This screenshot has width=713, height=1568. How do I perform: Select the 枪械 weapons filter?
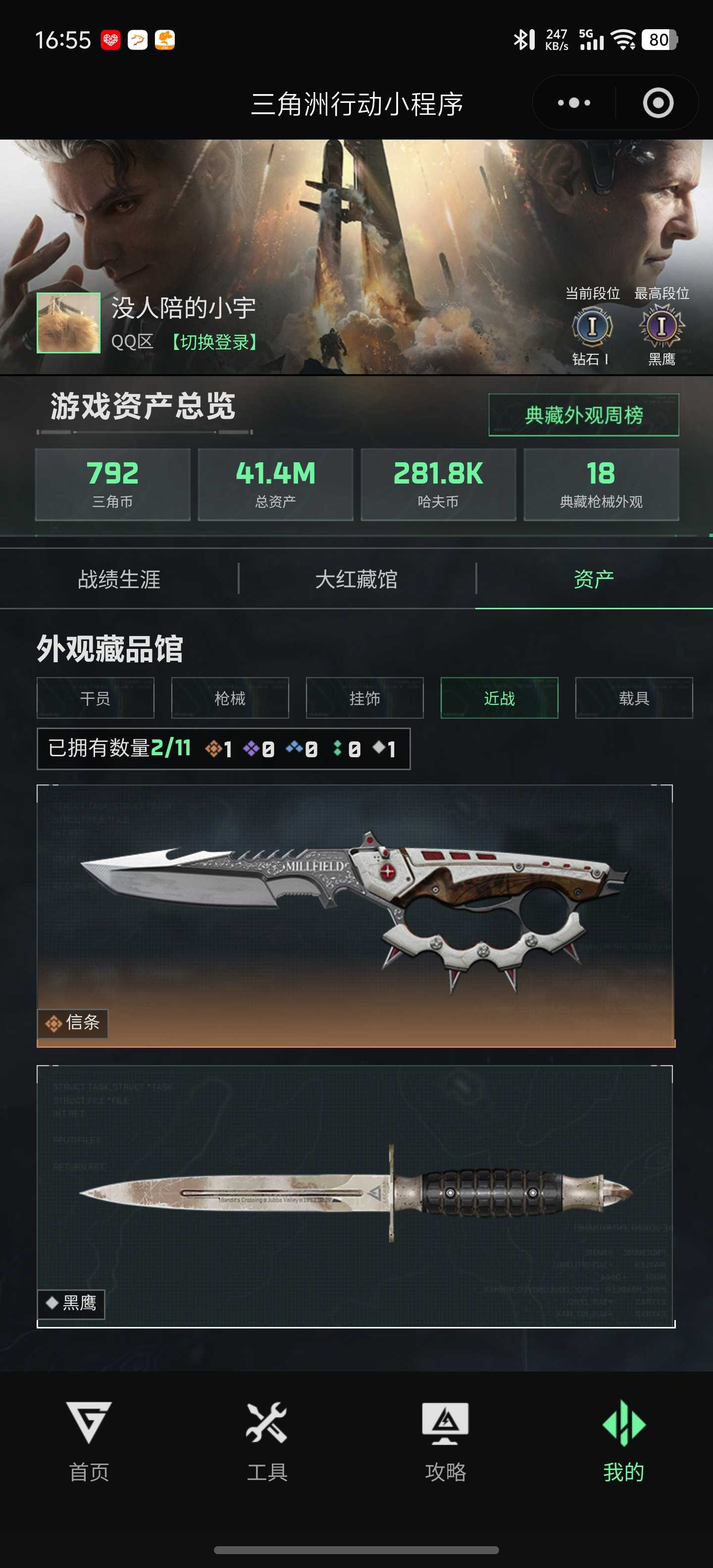(230, 699)
